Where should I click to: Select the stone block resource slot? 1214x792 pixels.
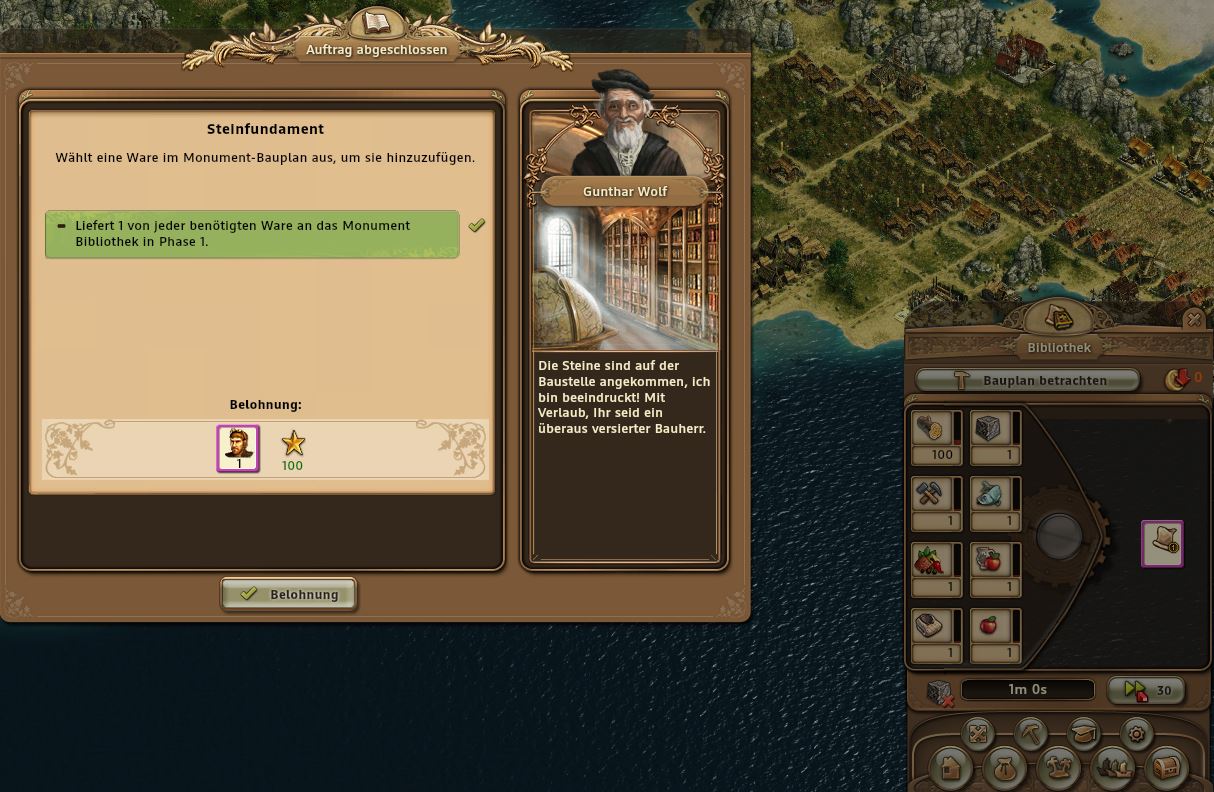(990, 428)
